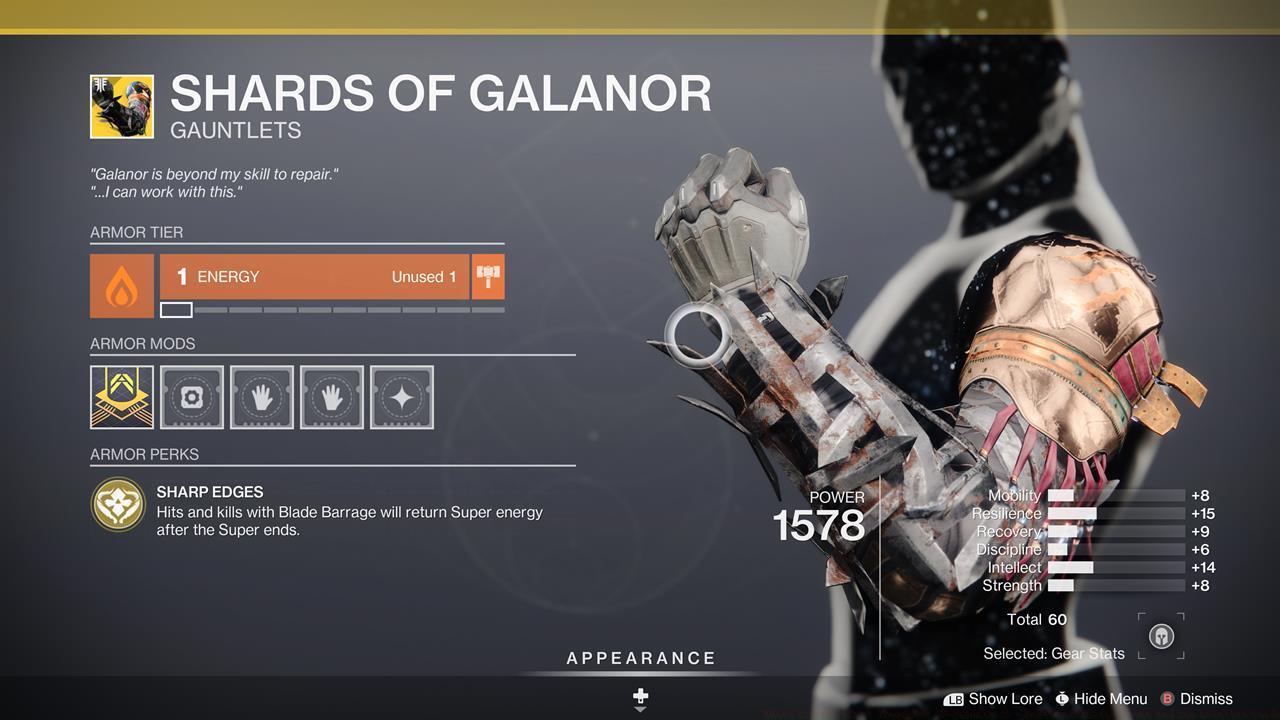
Task: Toggle the helmet Gear Stats selector
Action: (1161, 636)
